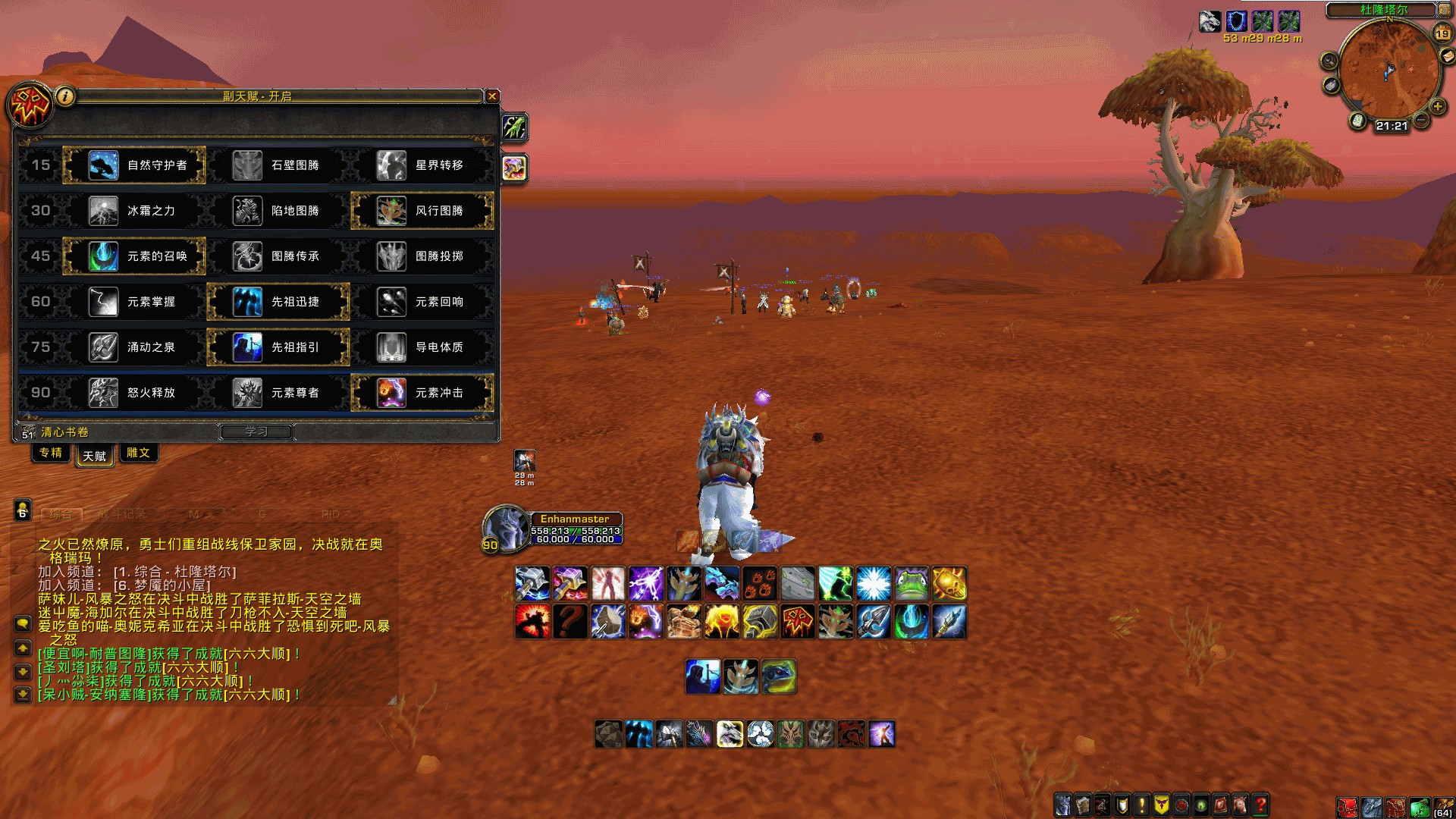This screenshot has width=1456, height=819.
Task: Pick the 星界转移 talent
Action: (422, 165)
